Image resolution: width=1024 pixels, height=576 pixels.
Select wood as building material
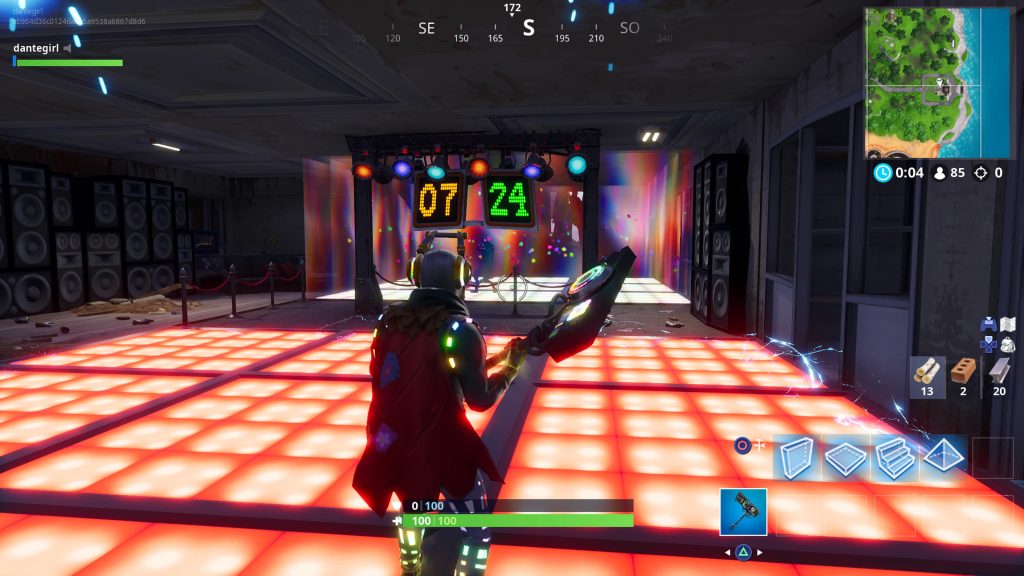click(928, 375)
